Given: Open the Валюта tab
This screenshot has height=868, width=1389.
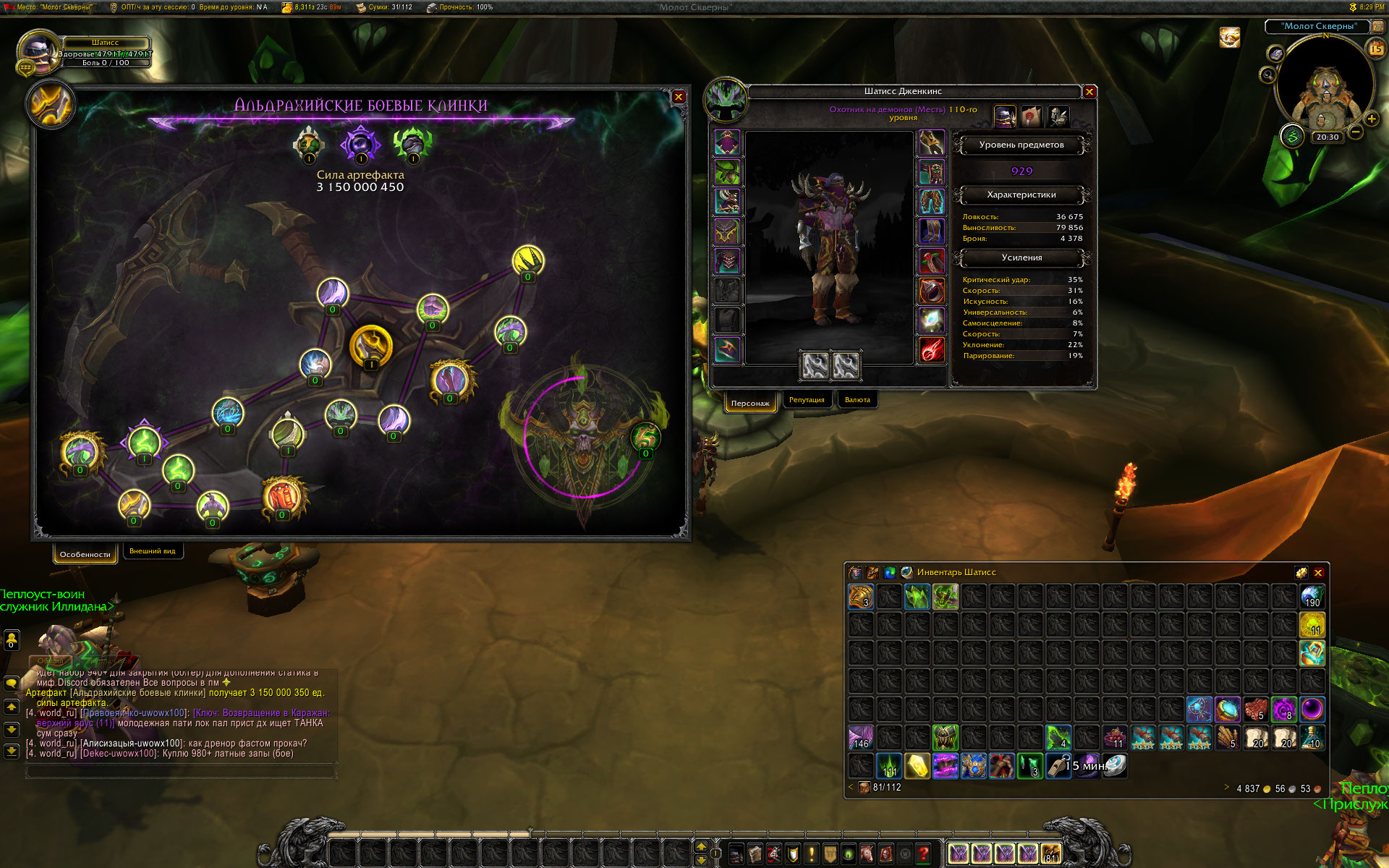Looking at the screenshot, I should pos(857,400).
